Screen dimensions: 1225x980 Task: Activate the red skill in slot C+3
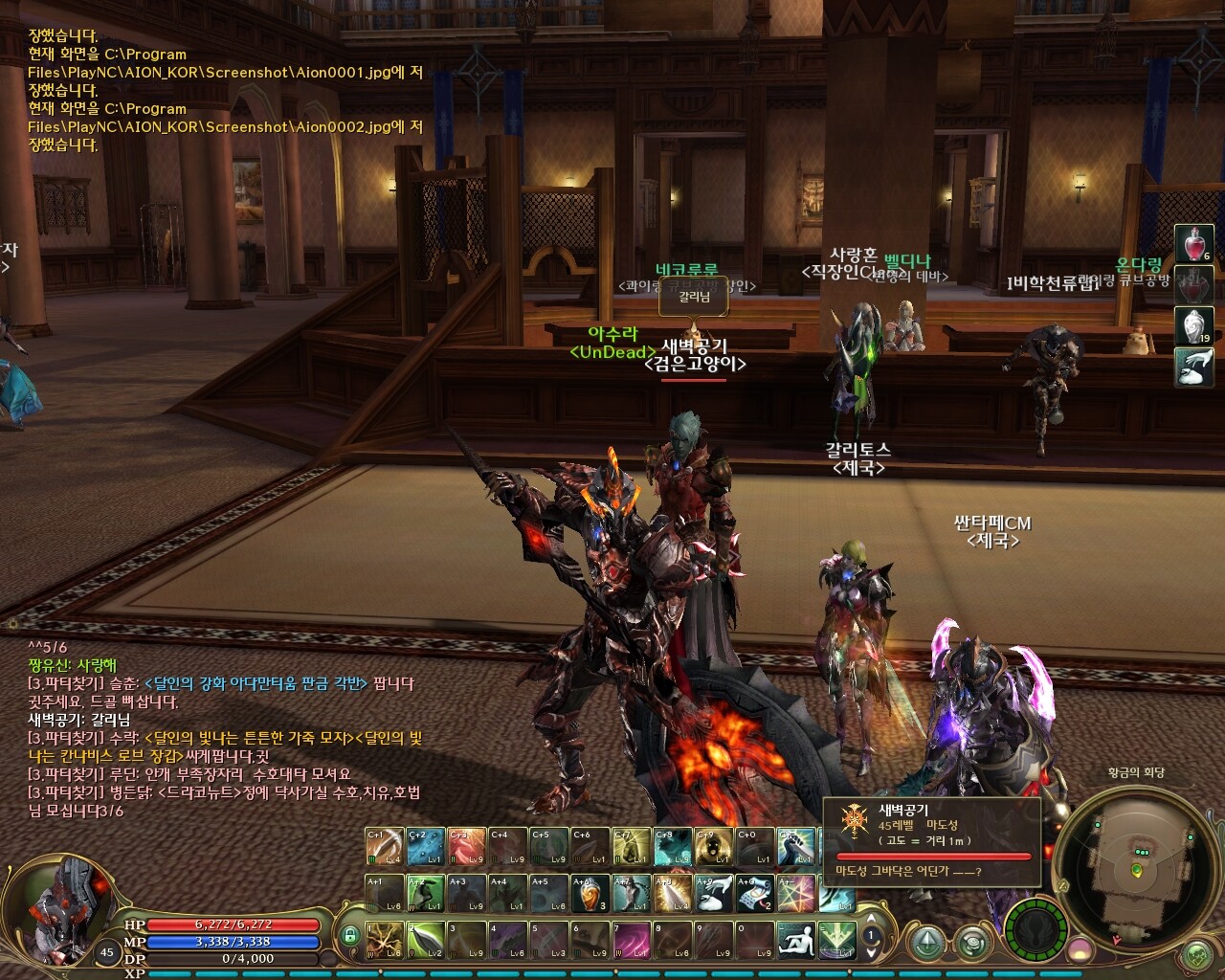tap(467, 846)
